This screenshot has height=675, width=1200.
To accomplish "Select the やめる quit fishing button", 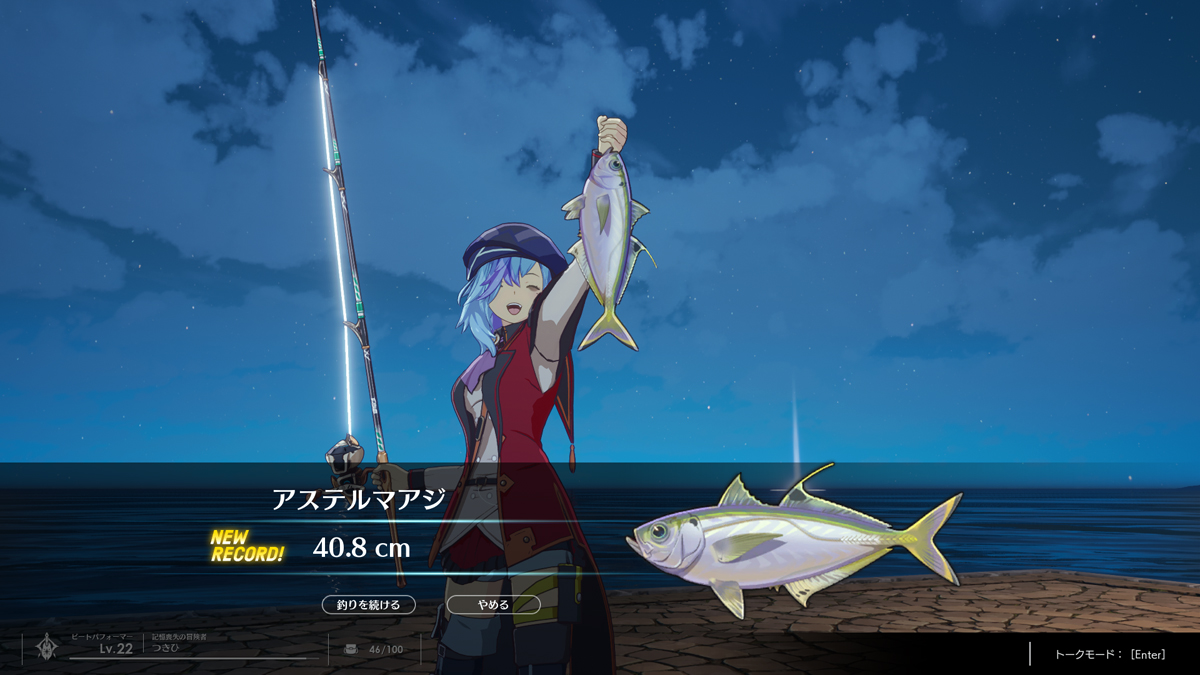I will pos(493,605).
